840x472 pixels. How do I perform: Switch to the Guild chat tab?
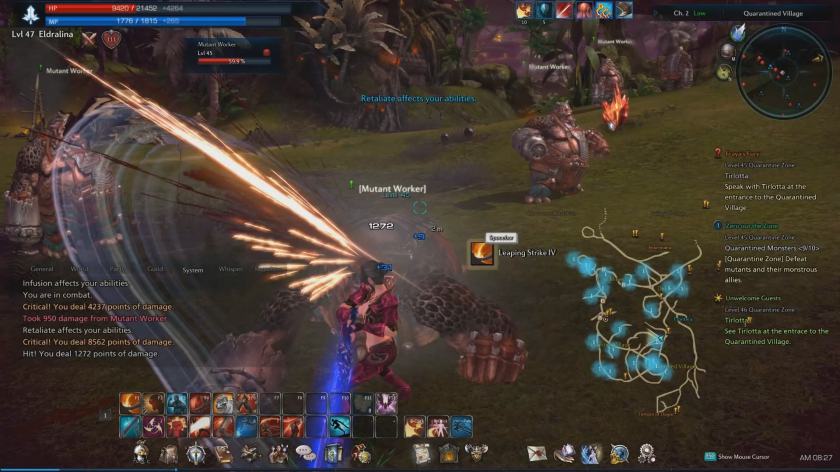pos(155,269)
